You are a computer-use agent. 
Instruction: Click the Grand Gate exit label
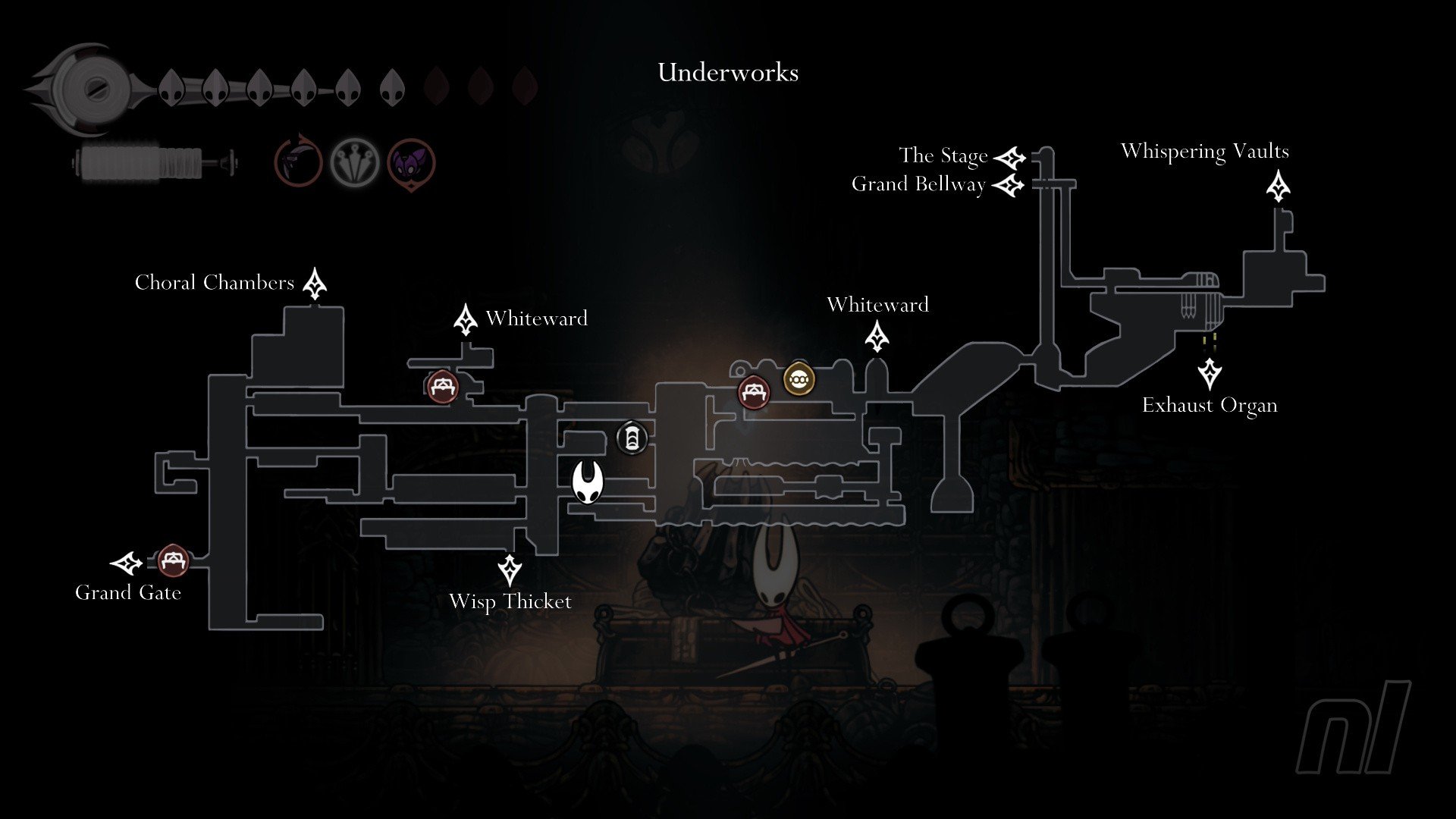tap(128, 593)
